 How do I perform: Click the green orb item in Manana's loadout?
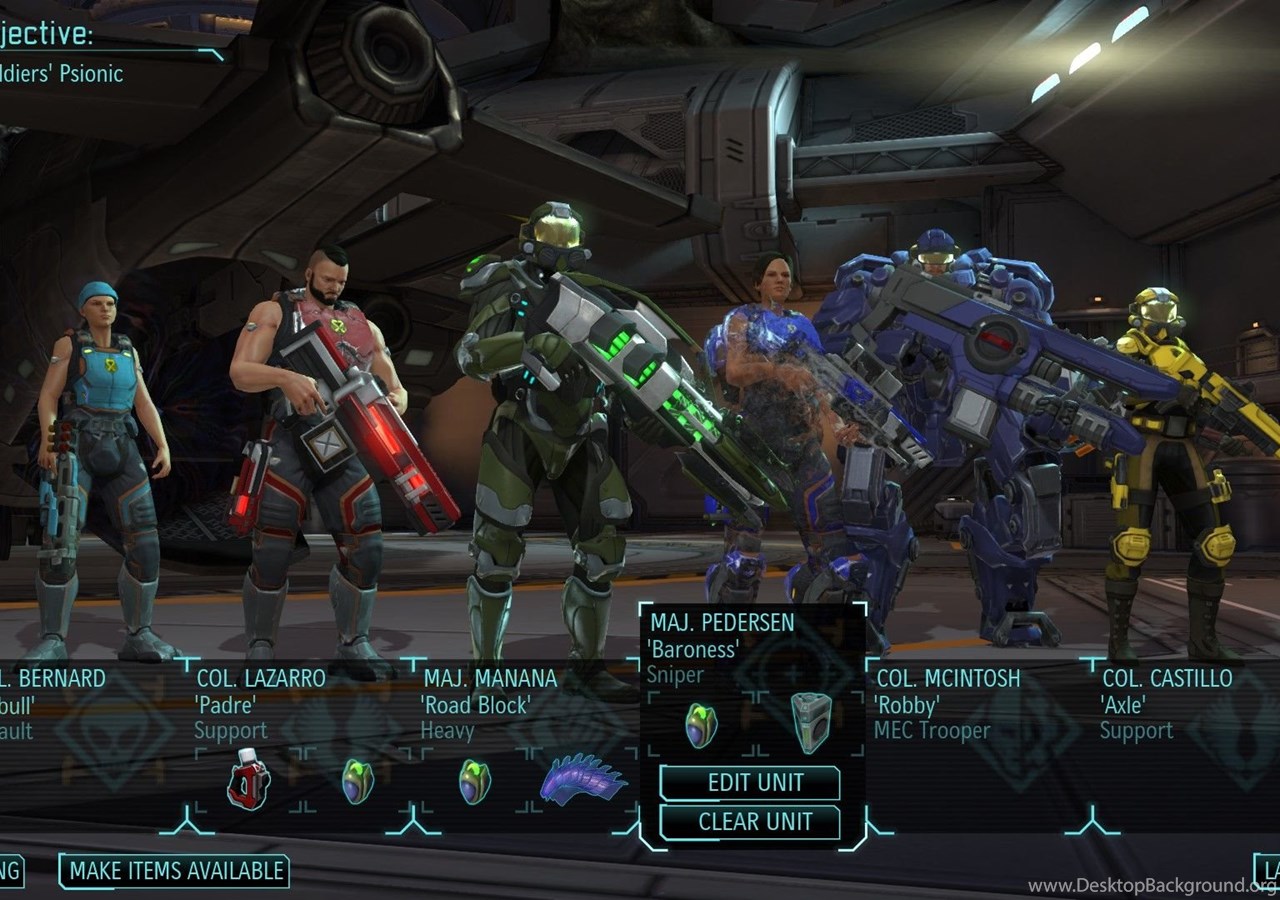coord(474,781)
